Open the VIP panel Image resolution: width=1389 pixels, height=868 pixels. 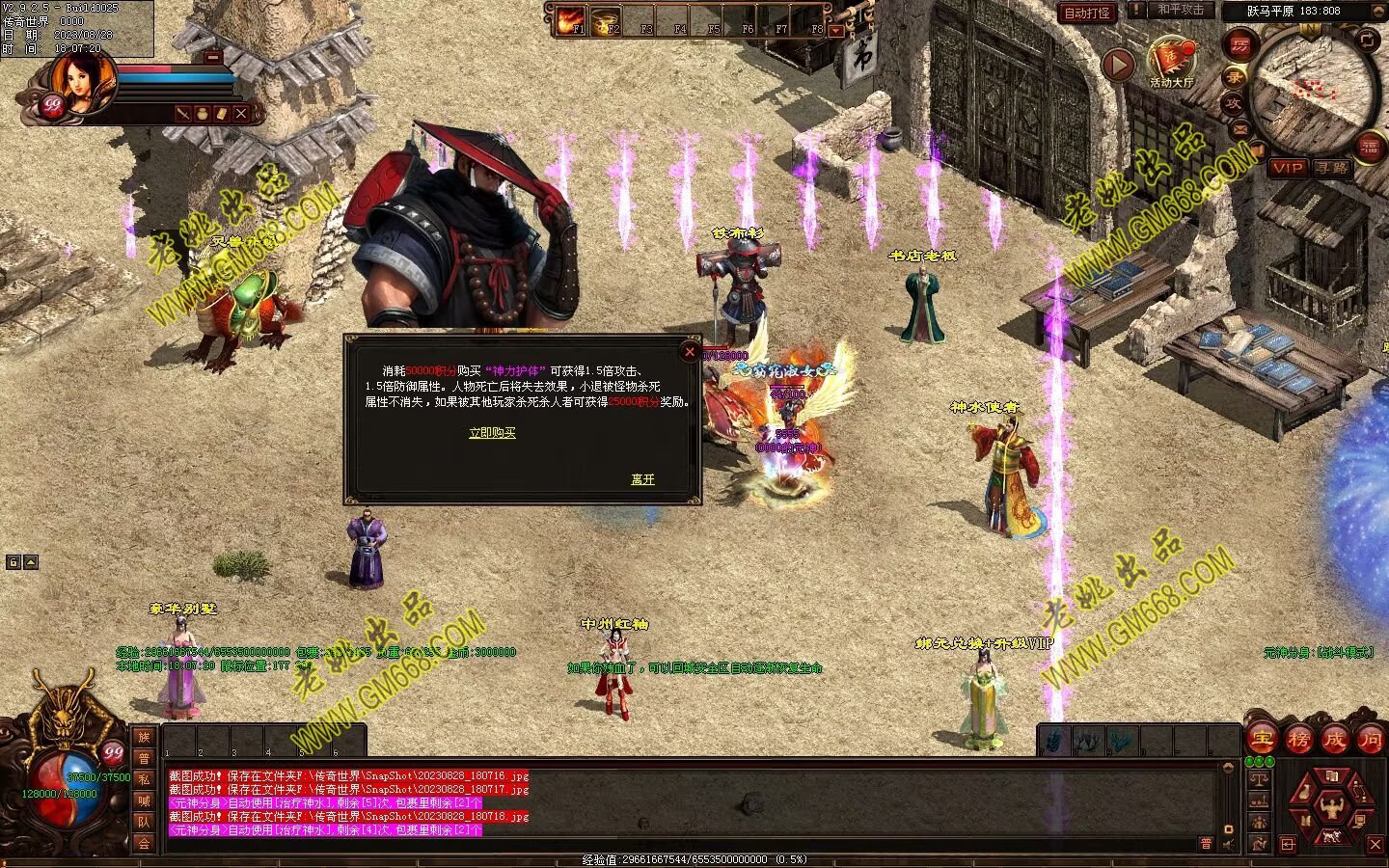(x=1286, y=168)
